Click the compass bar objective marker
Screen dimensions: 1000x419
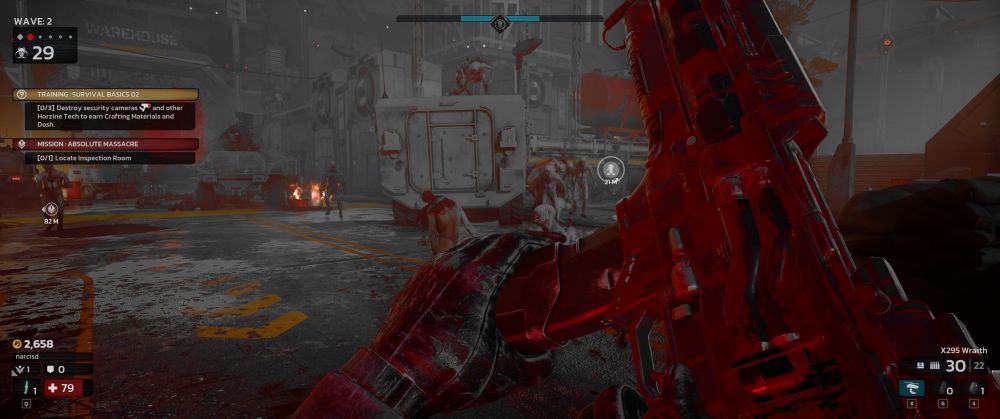coord(500,20)
